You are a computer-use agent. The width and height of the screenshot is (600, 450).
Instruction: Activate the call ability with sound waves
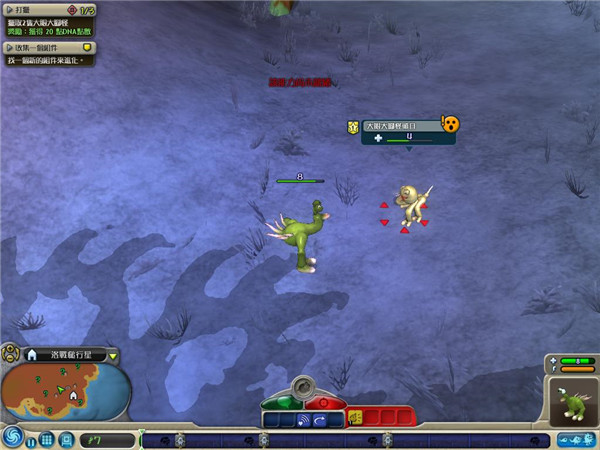point(304,420)
